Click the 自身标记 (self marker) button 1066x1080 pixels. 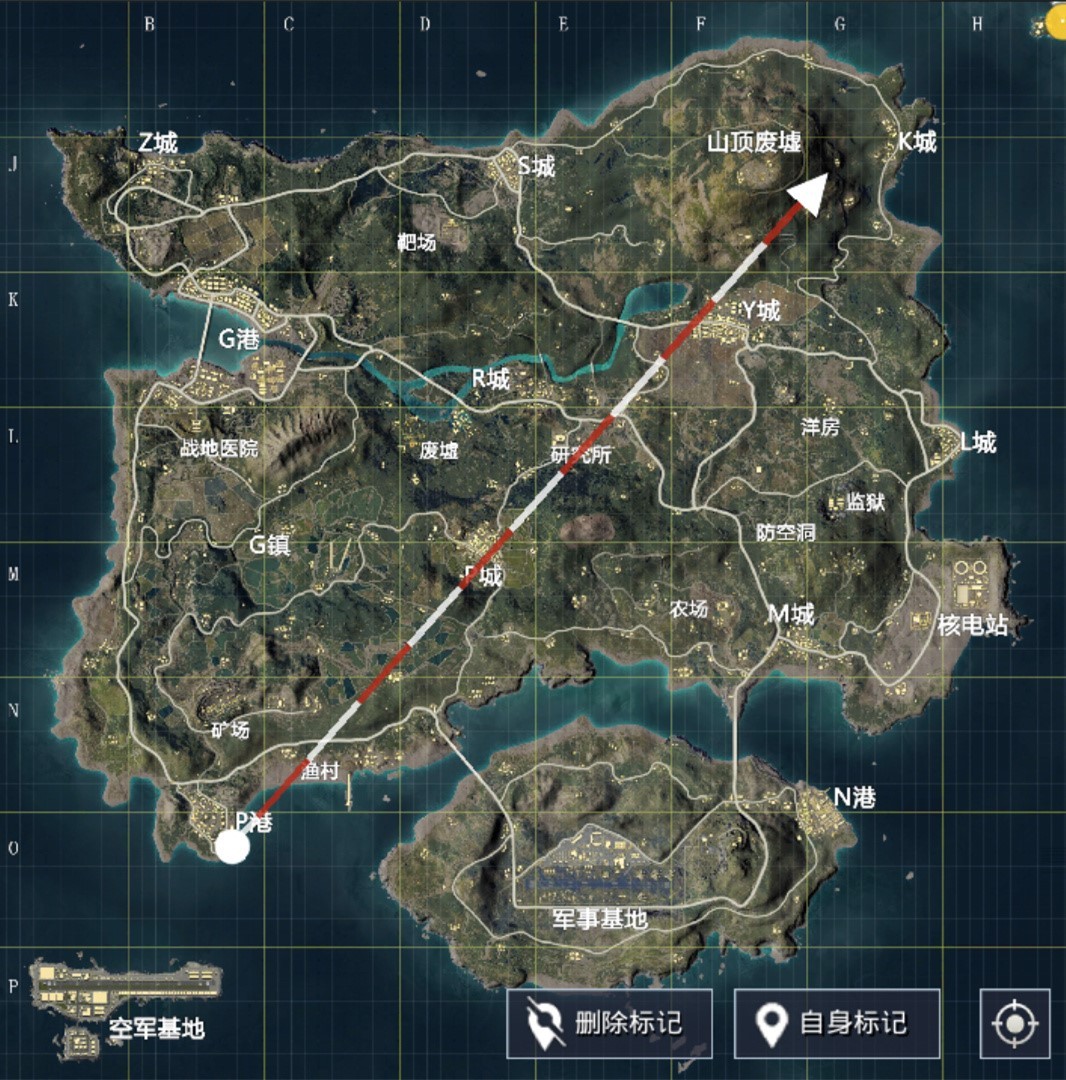point(837,1023)
